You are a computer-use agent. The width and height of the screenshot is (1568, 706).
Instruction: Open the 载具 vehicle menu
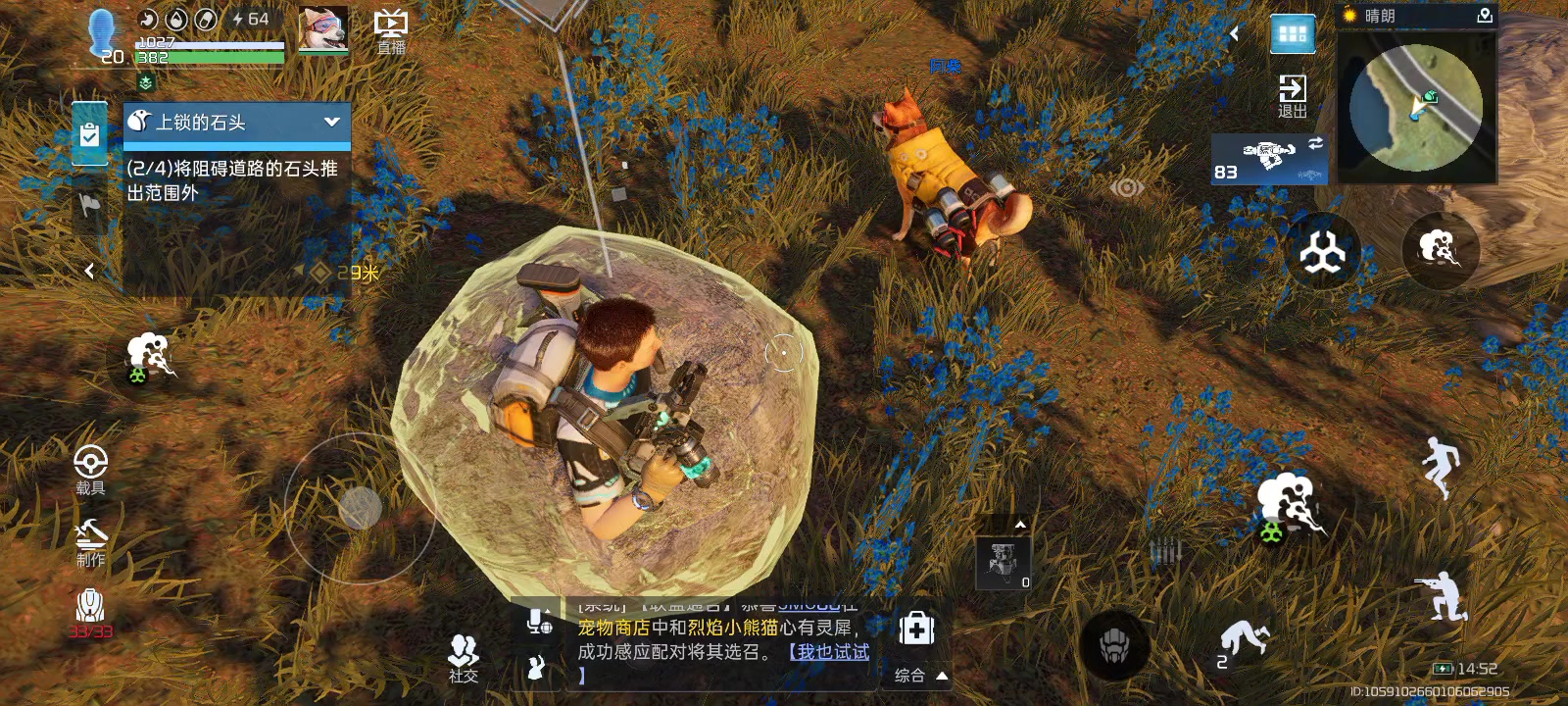click(x=90, y=469)
